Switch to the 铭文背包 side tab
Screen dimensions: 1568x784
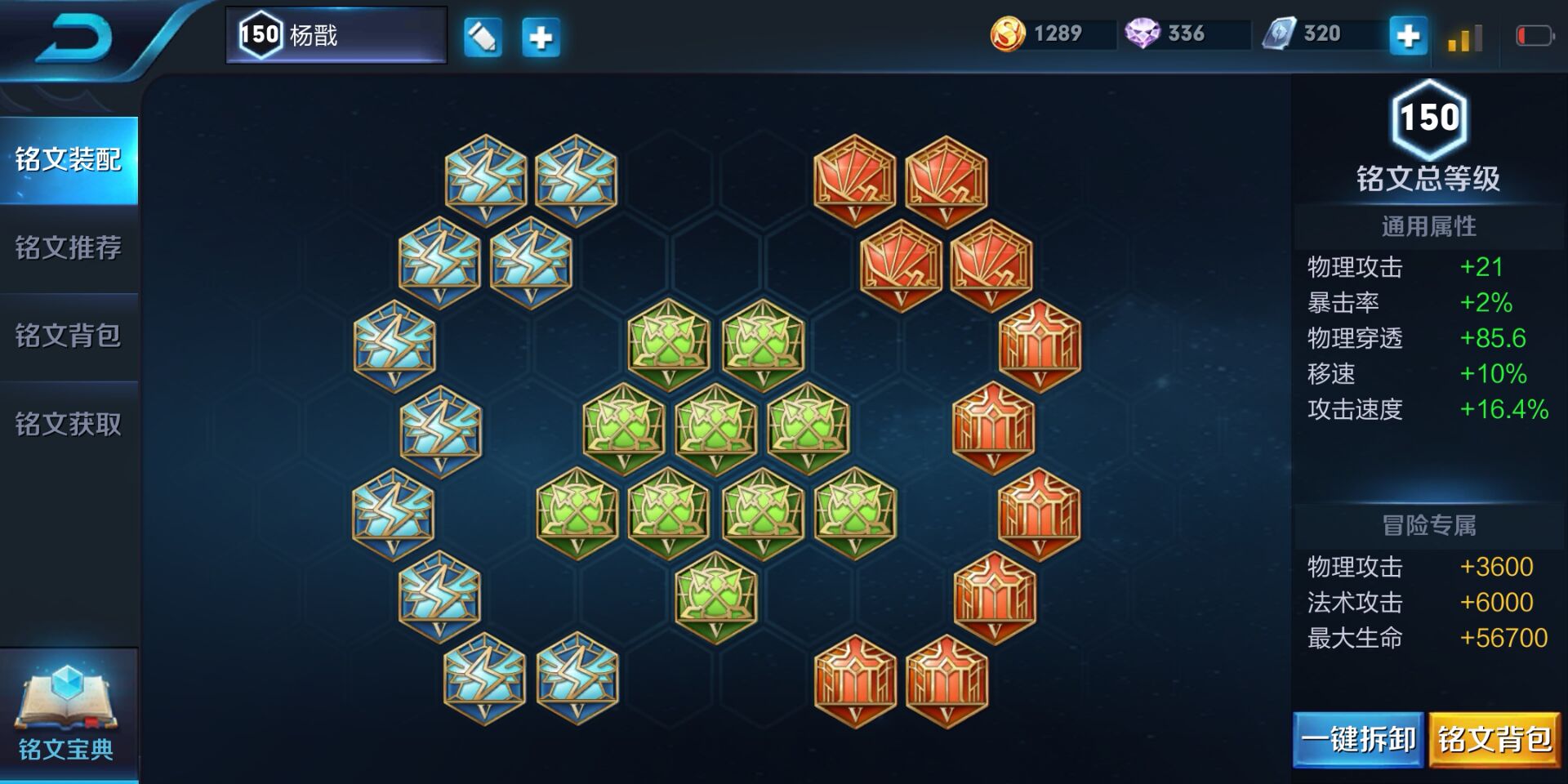(x=69, y=336)
